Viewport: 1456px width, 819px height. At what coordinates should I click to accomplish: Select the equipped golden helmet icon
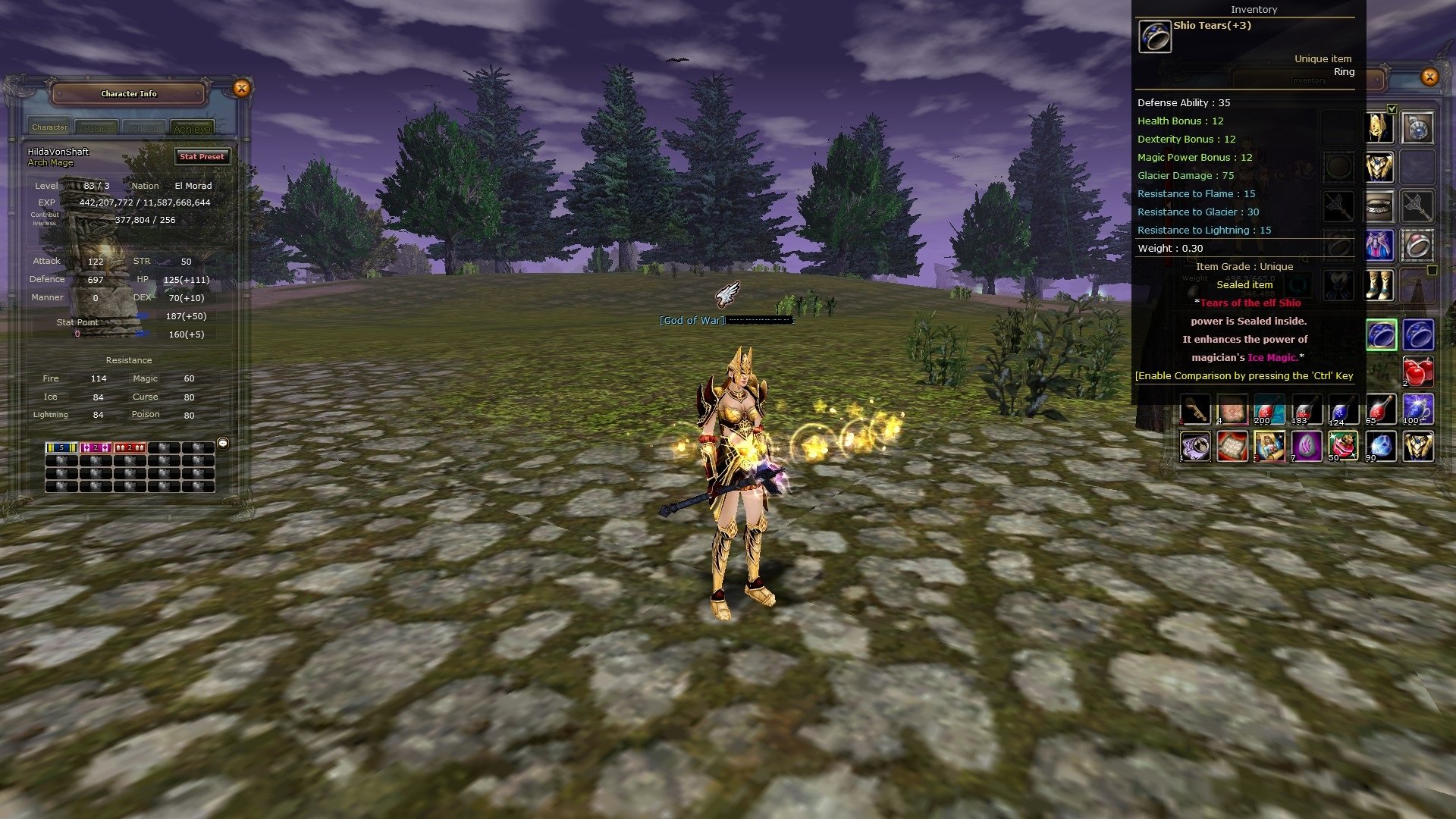[1379, 127]
